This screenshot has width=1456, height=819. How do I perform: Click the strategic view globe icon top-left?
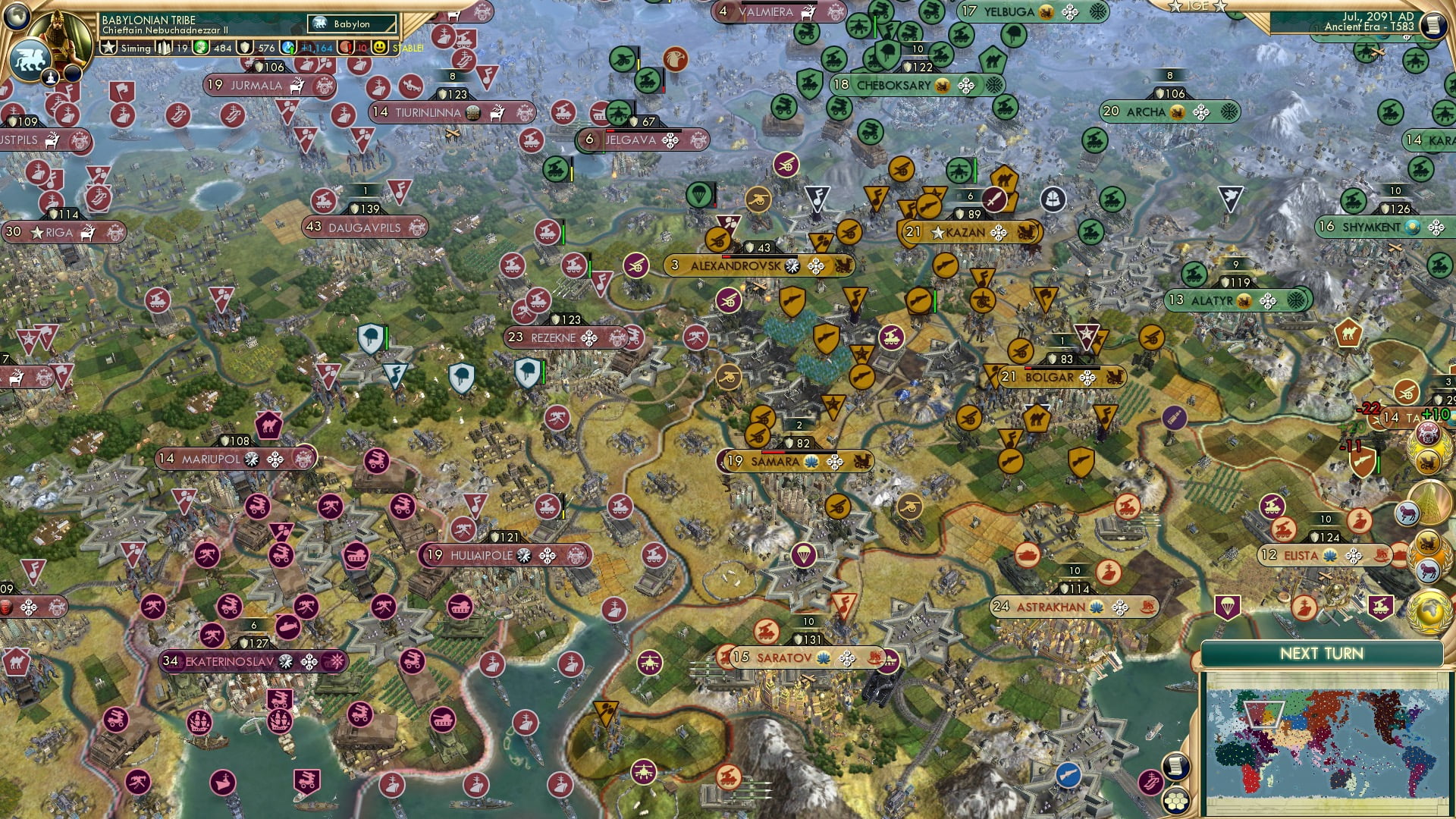[x=17, y=17]
